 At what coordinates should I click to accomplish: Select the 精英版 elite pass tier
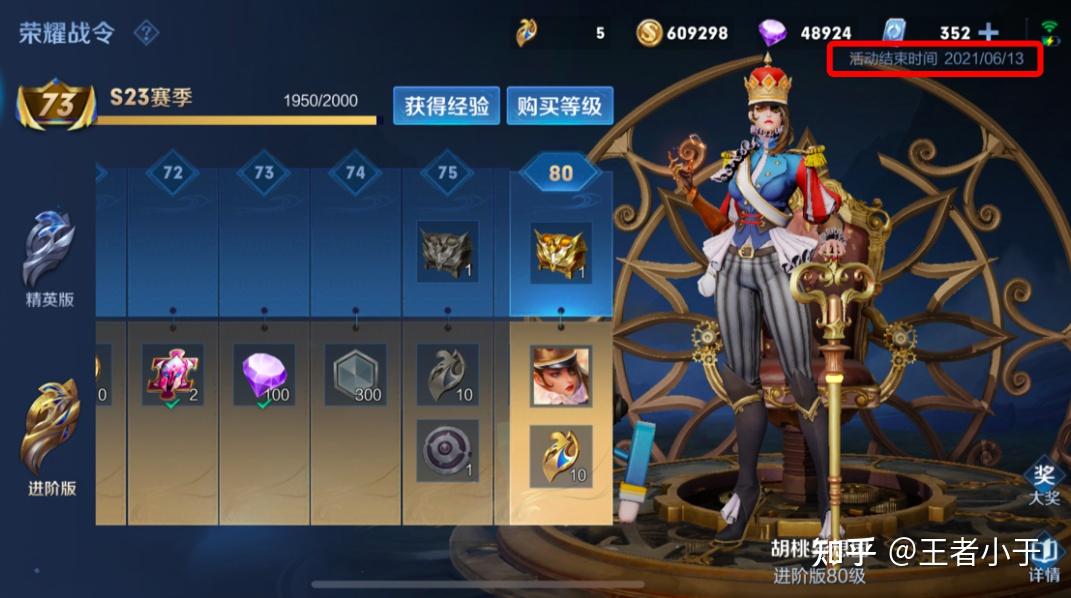tap(50, 258)
